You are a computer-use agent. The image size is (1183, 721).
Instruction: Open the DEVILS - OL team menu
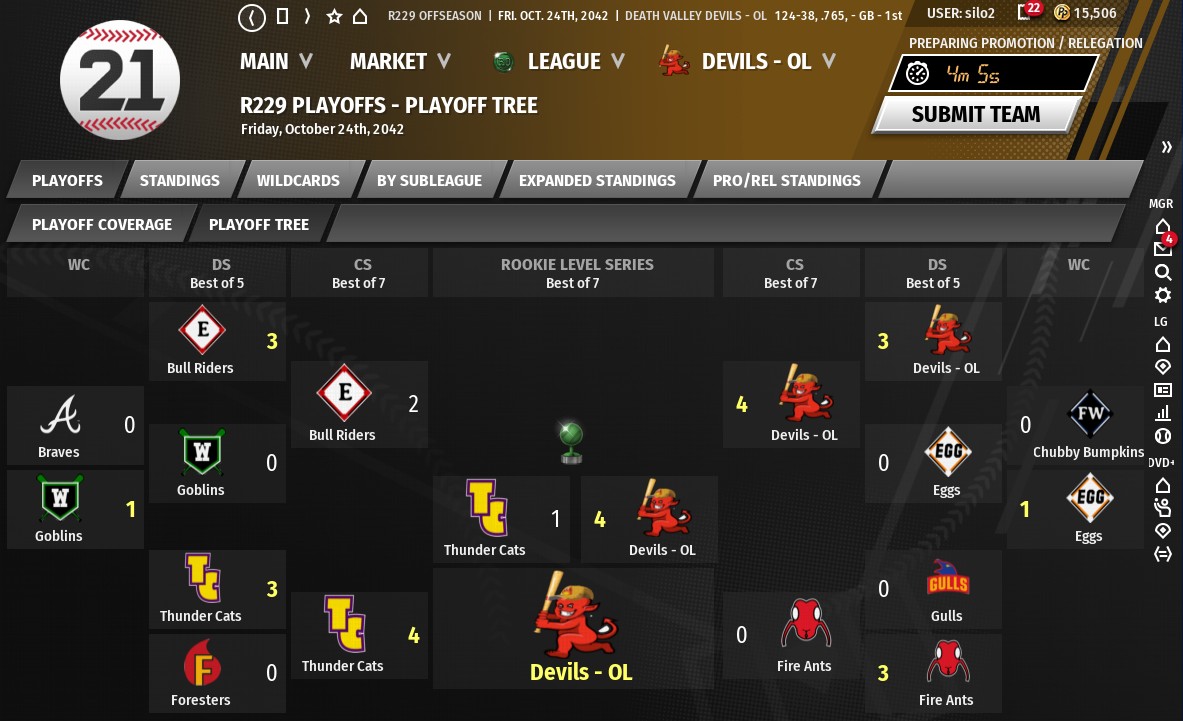757,62
